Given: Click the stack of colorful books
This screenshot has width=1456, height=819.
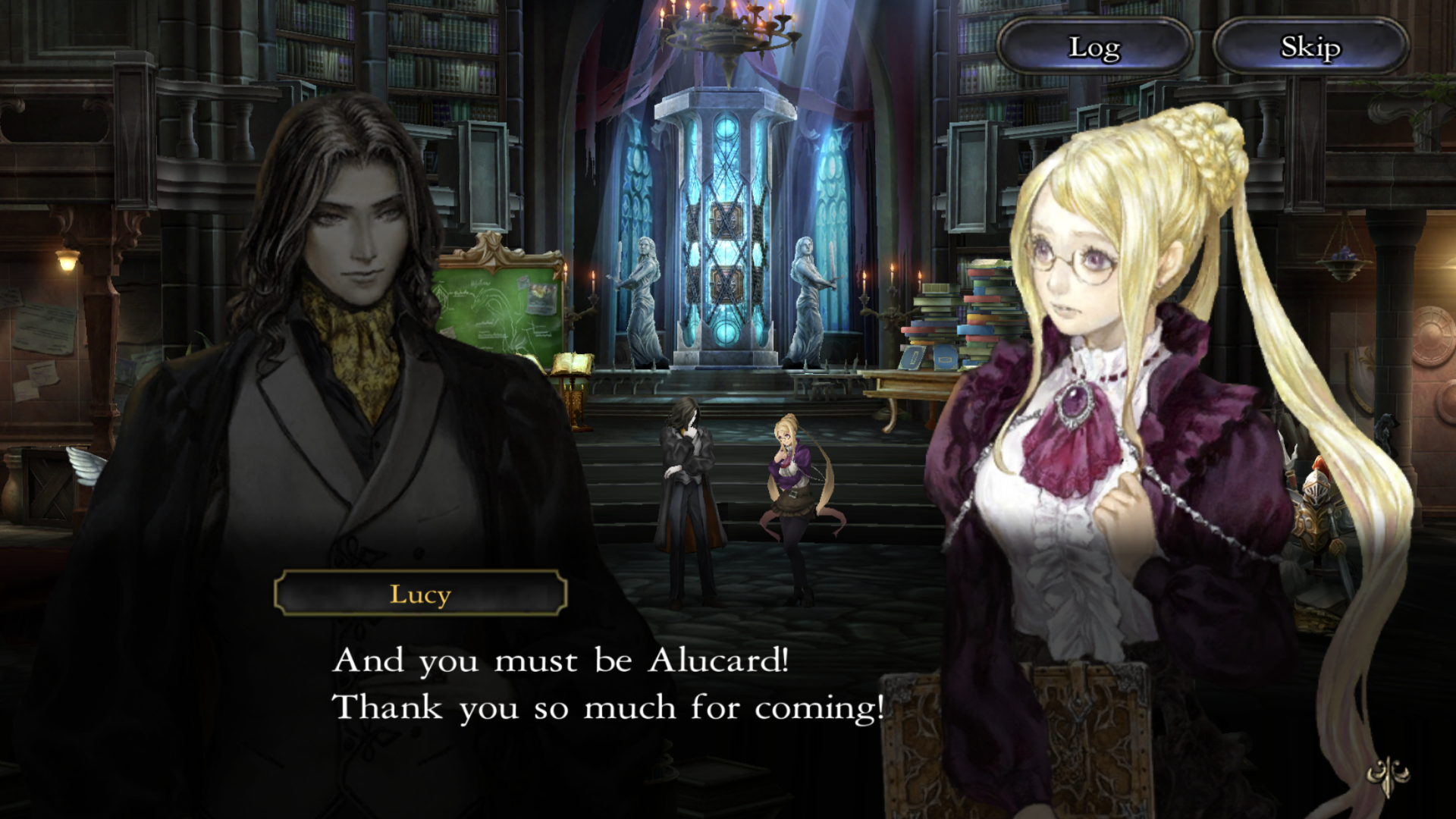Looking at the screenshot, I should tap(948, 318).
